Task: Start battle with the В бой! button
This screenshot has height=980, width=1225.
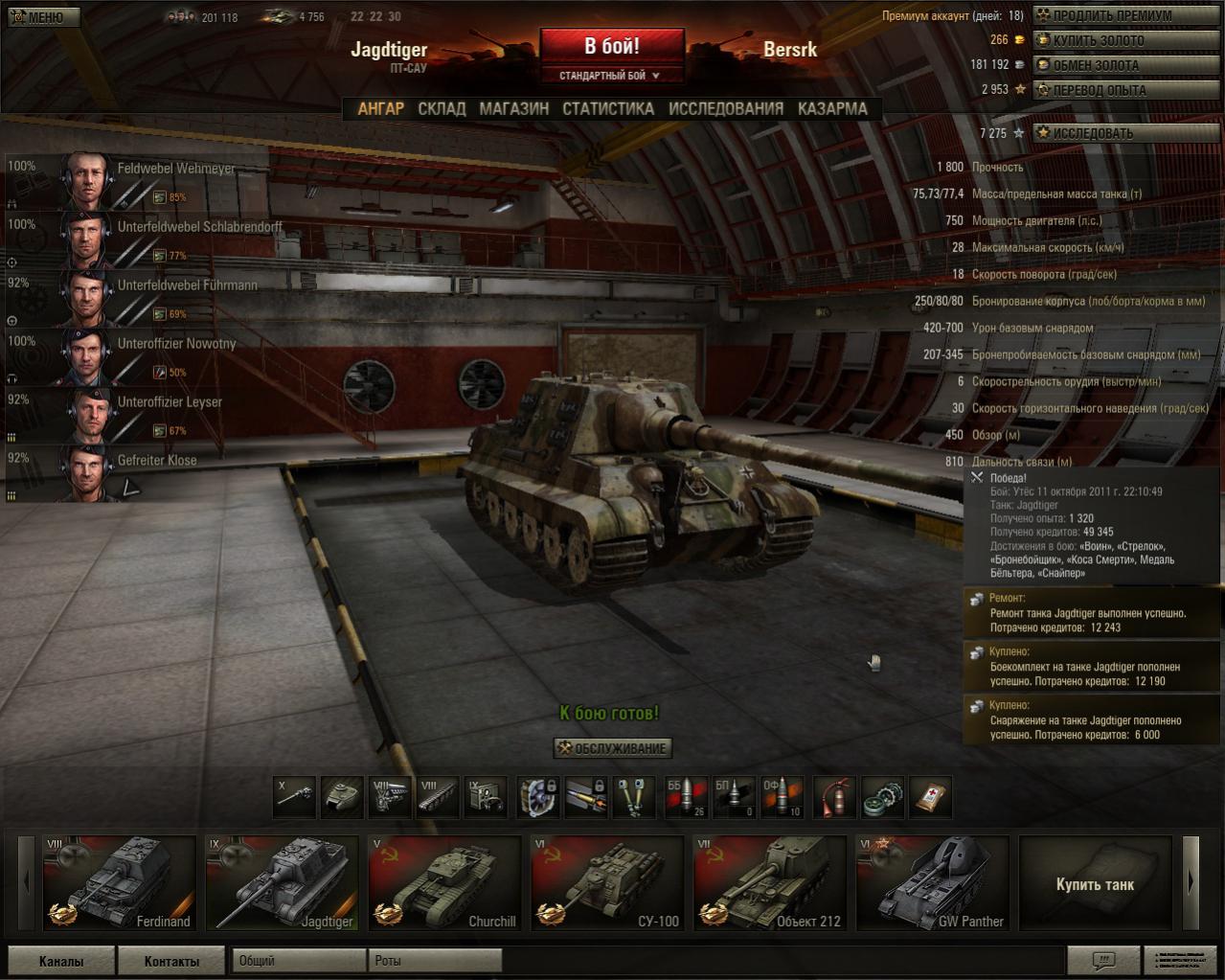Action: pyautogui.click(x=612, y=46)
